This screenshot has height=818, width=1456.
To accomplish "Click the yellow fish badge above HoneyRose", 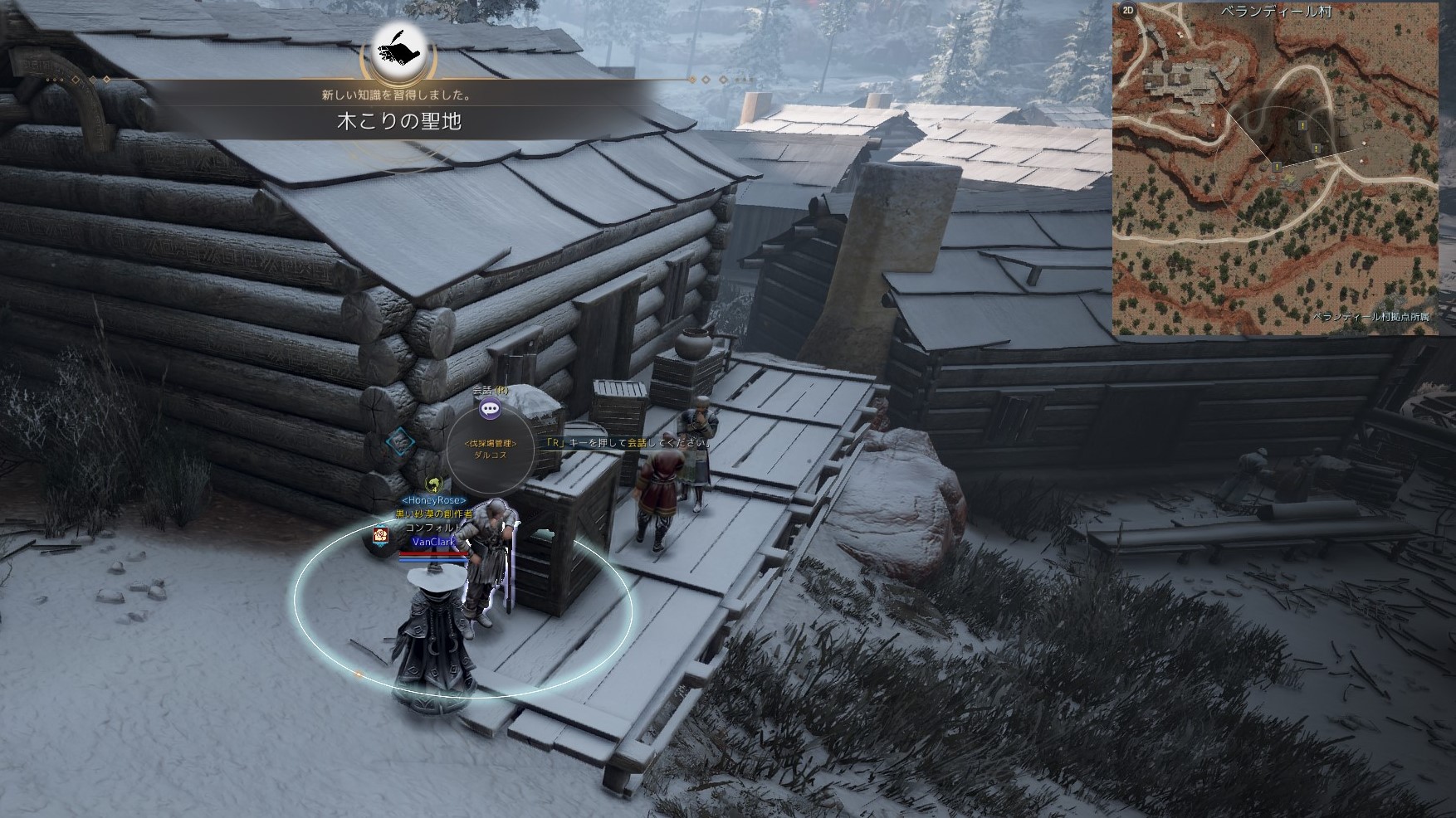I will point(432,484).
